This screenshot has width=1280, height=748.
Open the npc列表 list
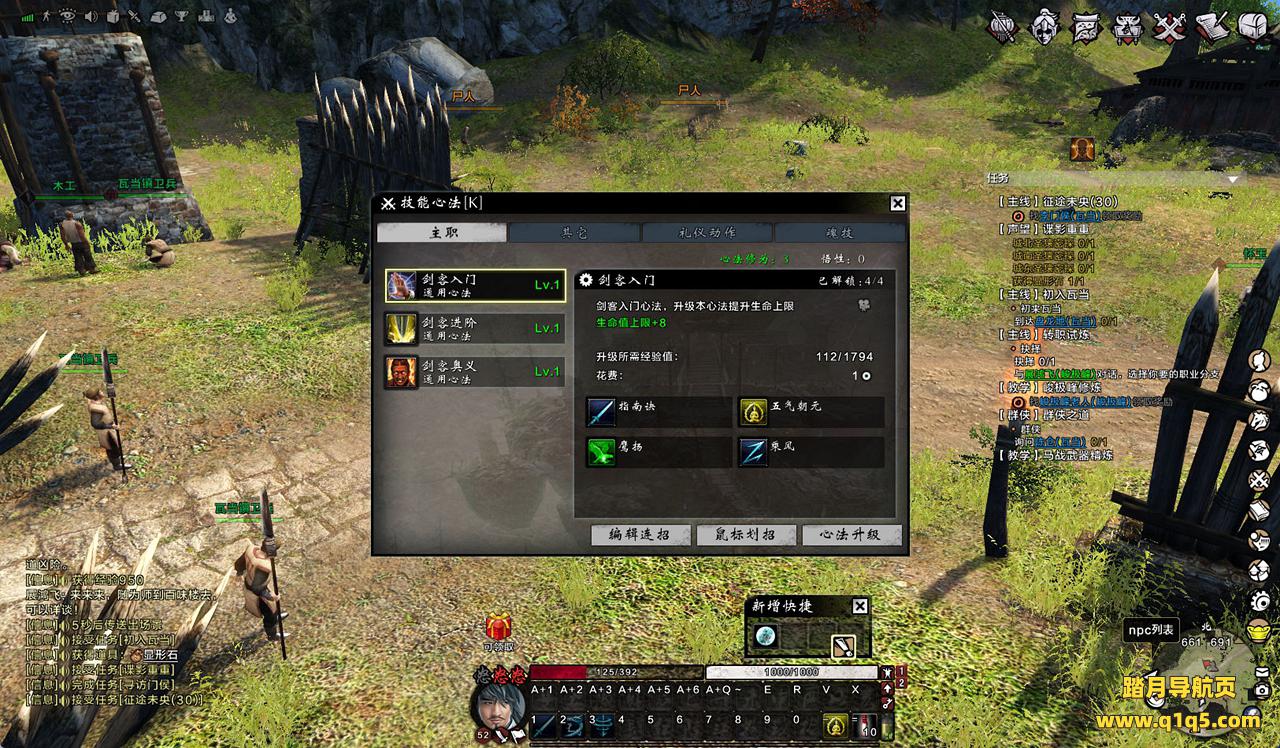[x=1150, y=629]
